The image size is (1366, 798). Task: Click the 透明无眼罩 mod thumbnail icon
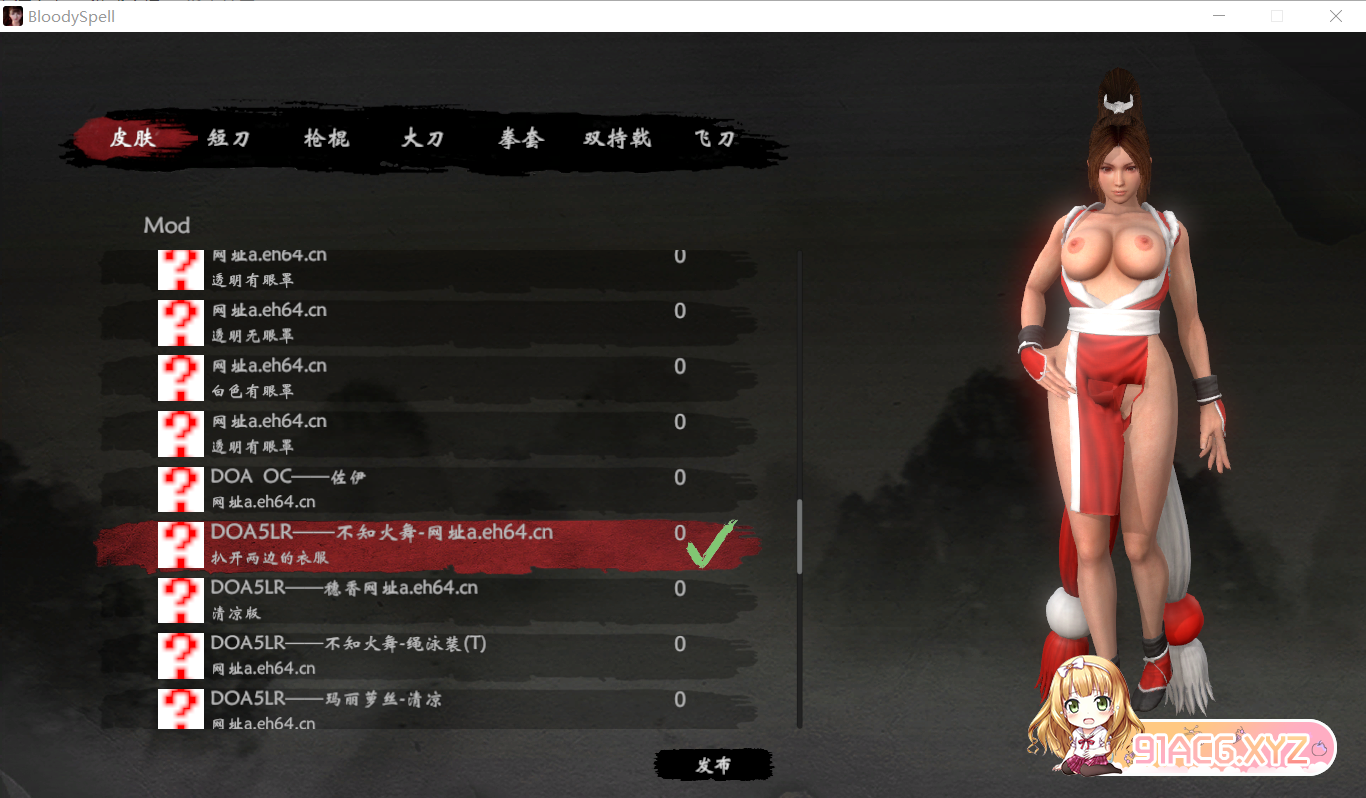coord(180,322)
